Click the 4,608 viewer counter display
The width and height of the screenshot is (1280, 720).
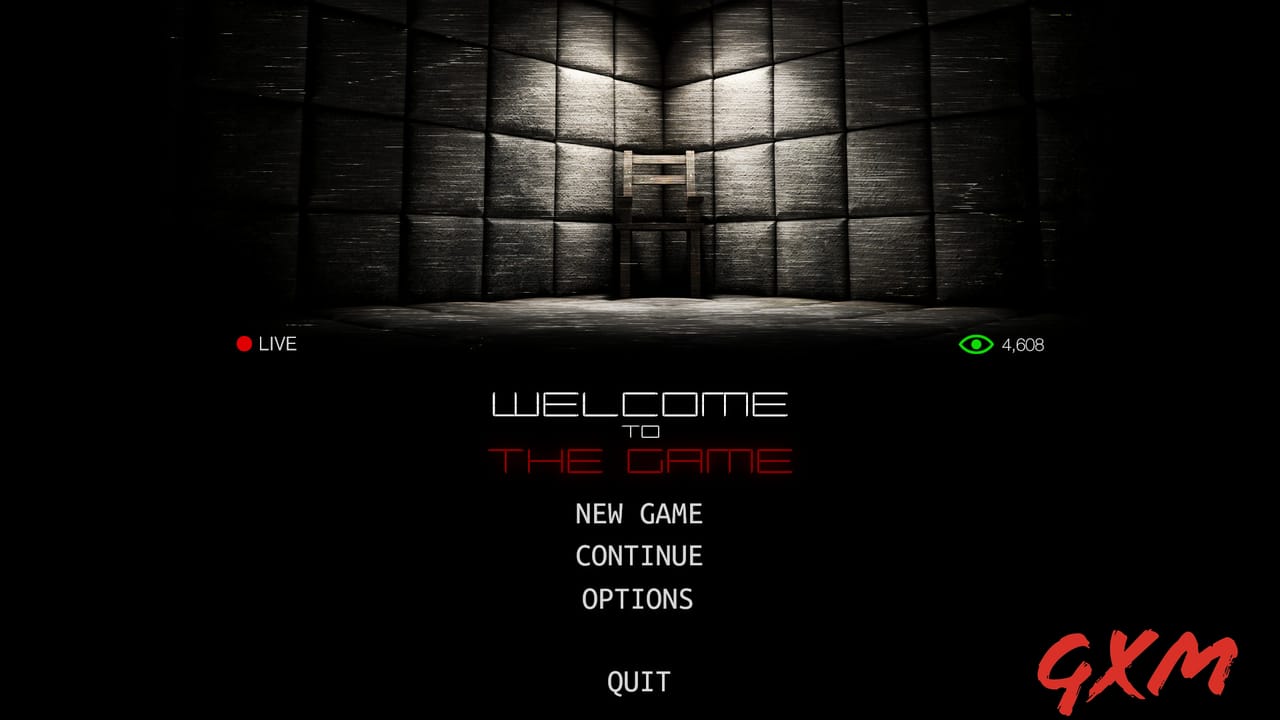point(1022,344)
